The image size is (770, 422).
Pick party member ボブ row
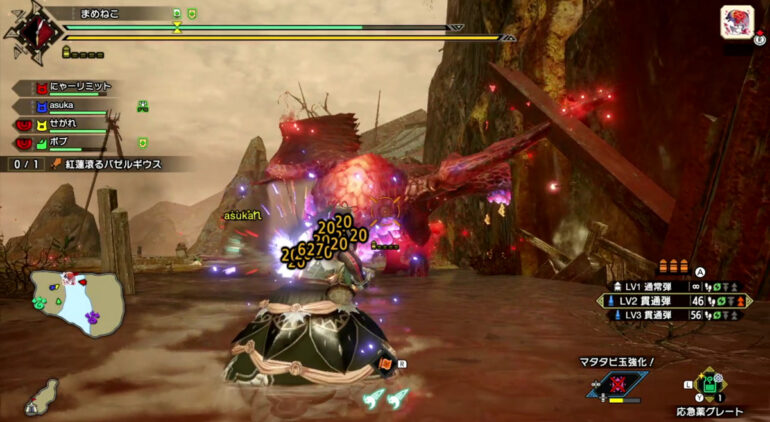tap(68, 143)
